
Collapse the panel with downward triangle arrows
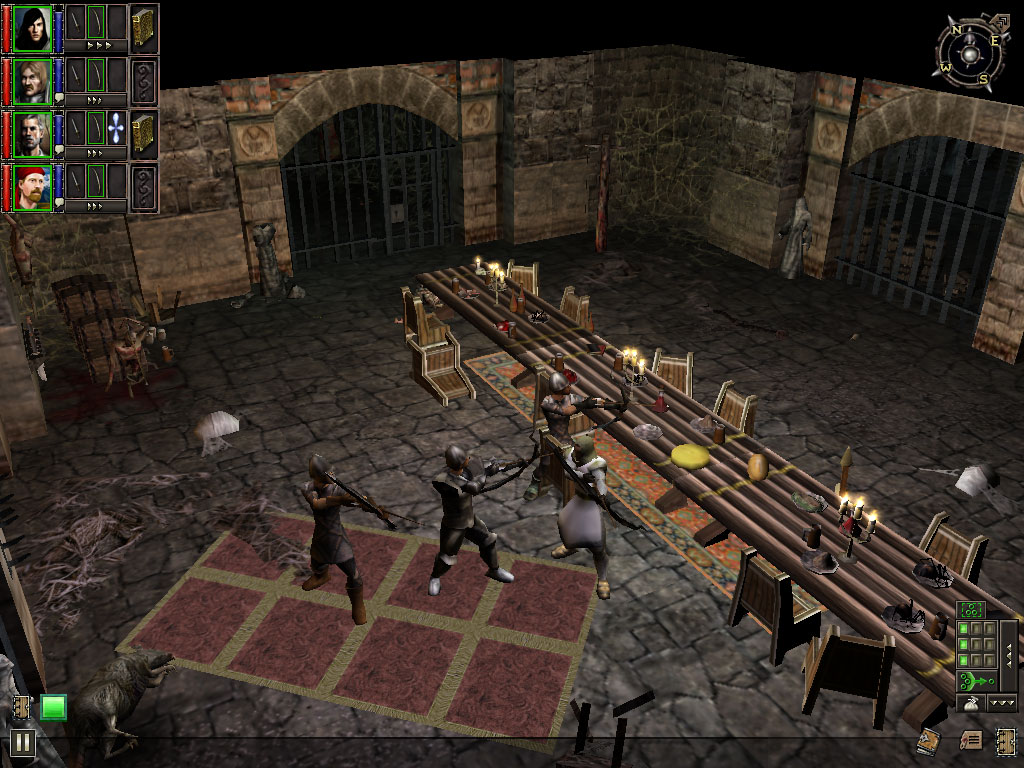tap(1001, 704)
